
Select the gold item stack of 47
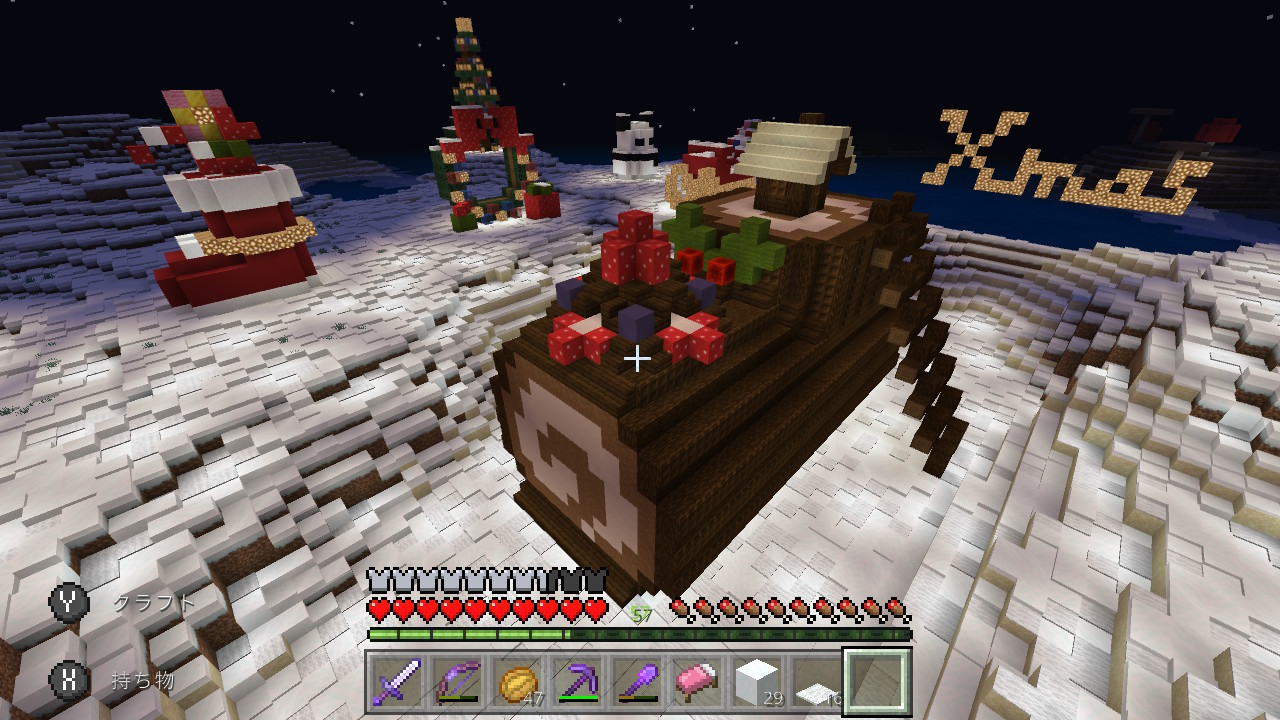516,680
